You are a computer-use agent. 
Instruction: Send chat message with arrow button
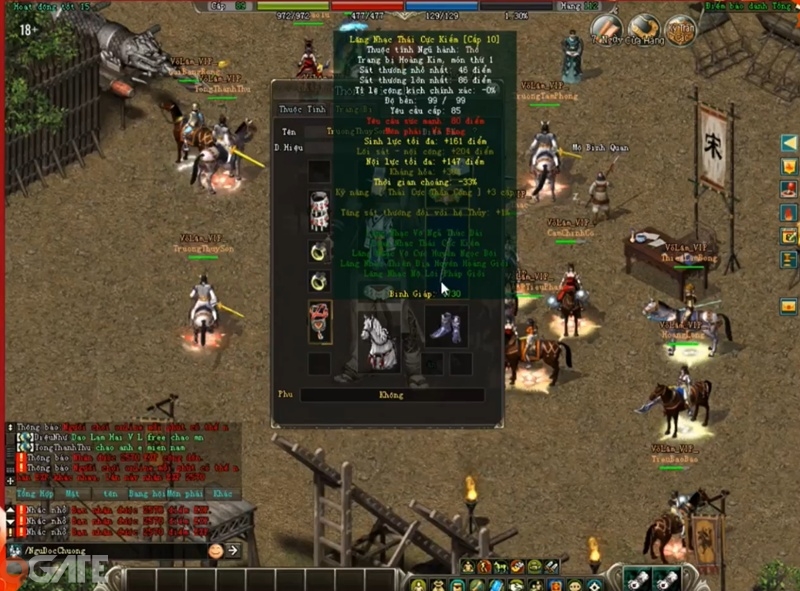[x=233, y=550]
